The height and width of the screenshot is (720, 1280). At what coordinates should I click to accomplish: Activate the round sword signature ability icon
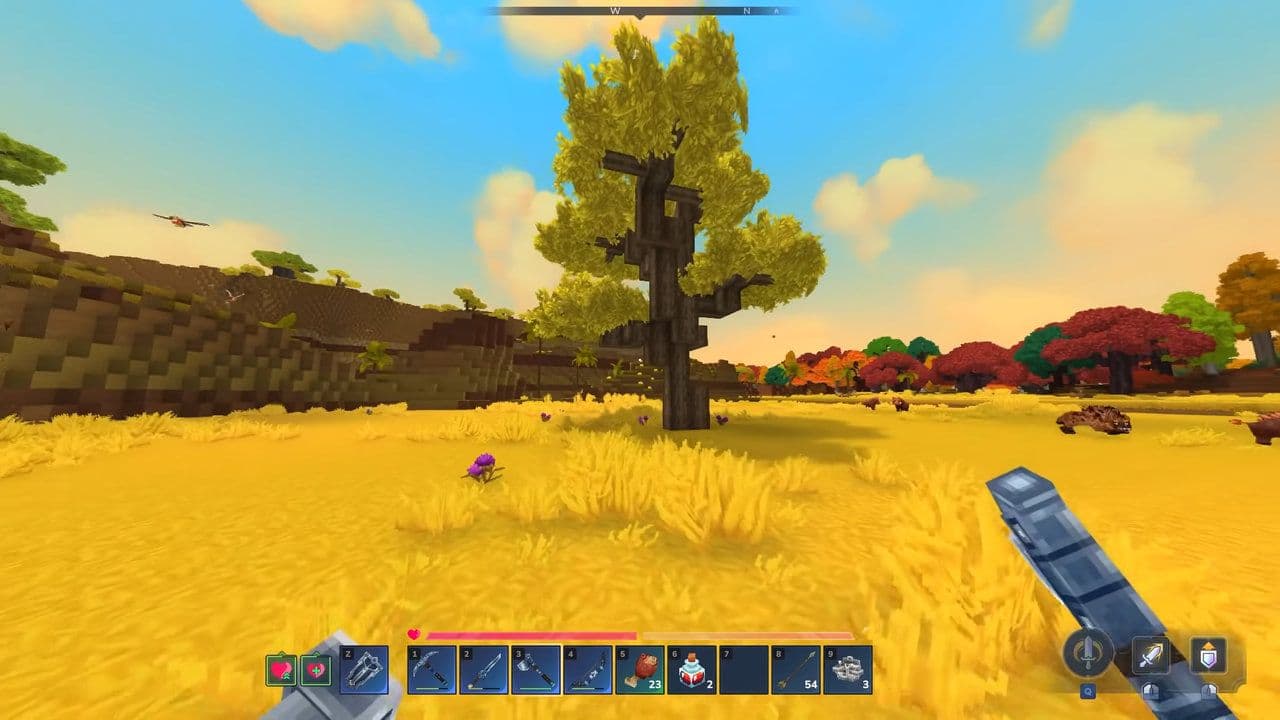(x=1088, y=654)
